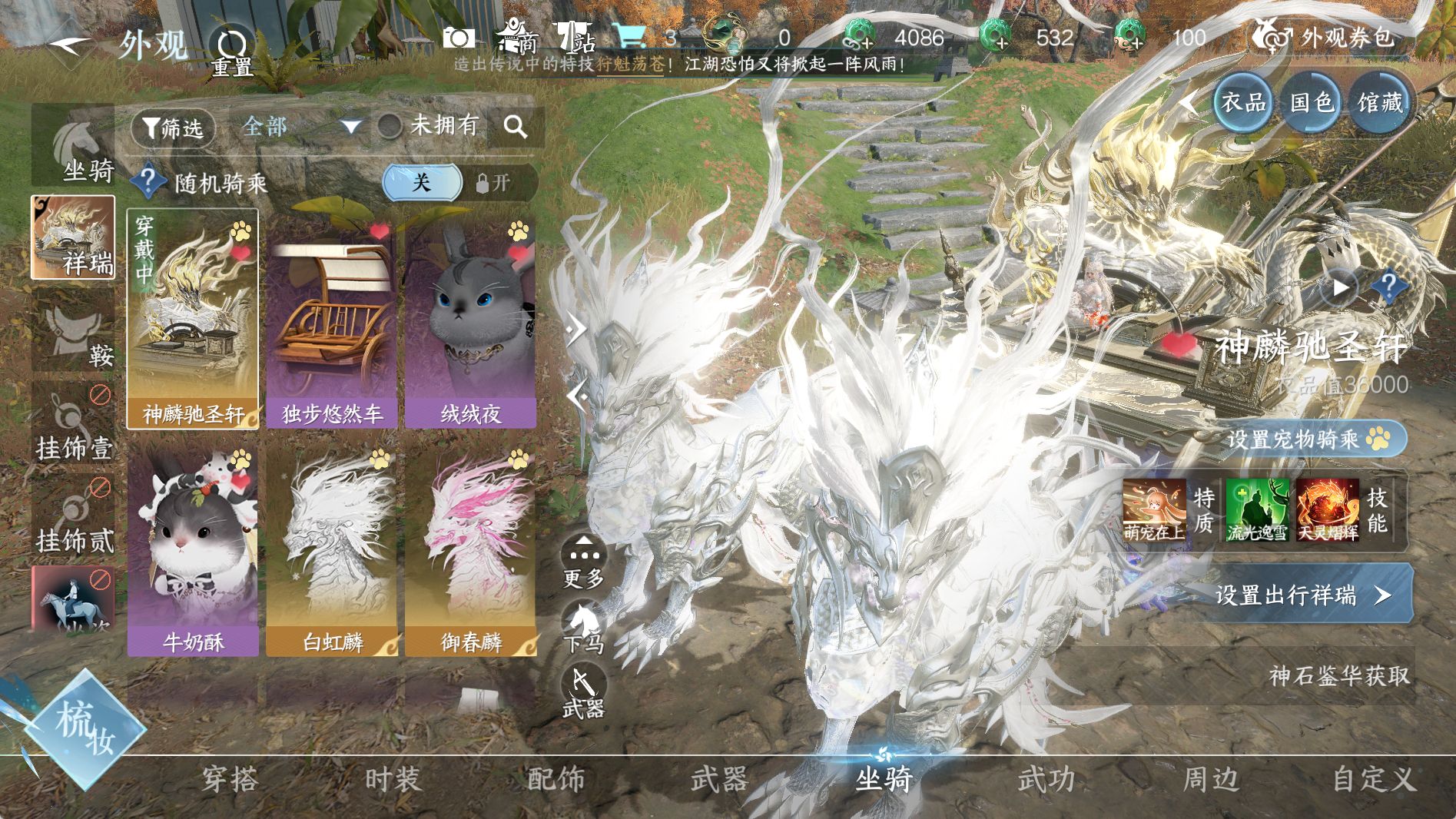Toggle the 未拥有 unowned filter

tap(390, 125)
